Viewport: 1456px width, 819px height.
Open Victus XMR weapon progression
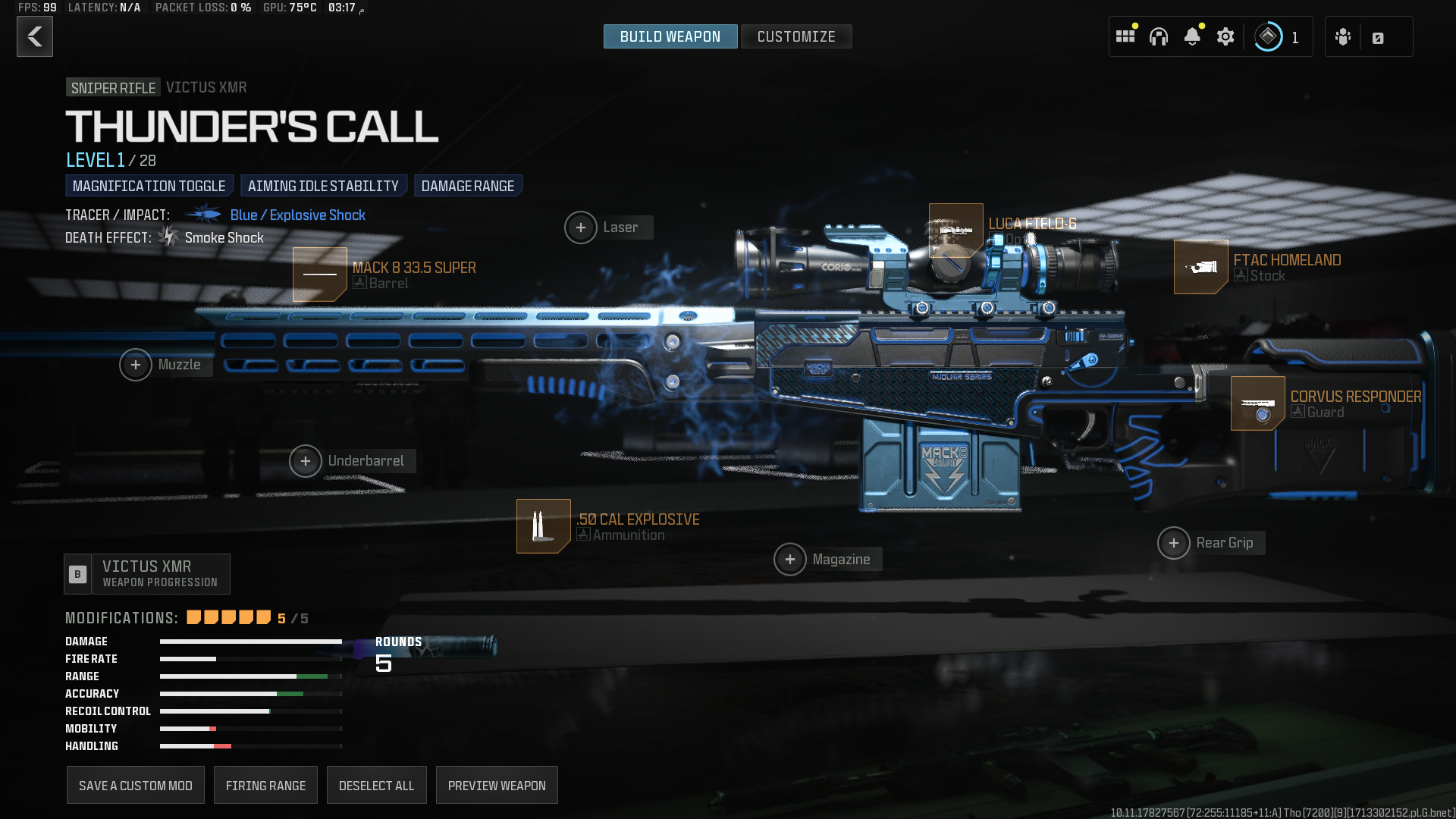coord(147,574)
